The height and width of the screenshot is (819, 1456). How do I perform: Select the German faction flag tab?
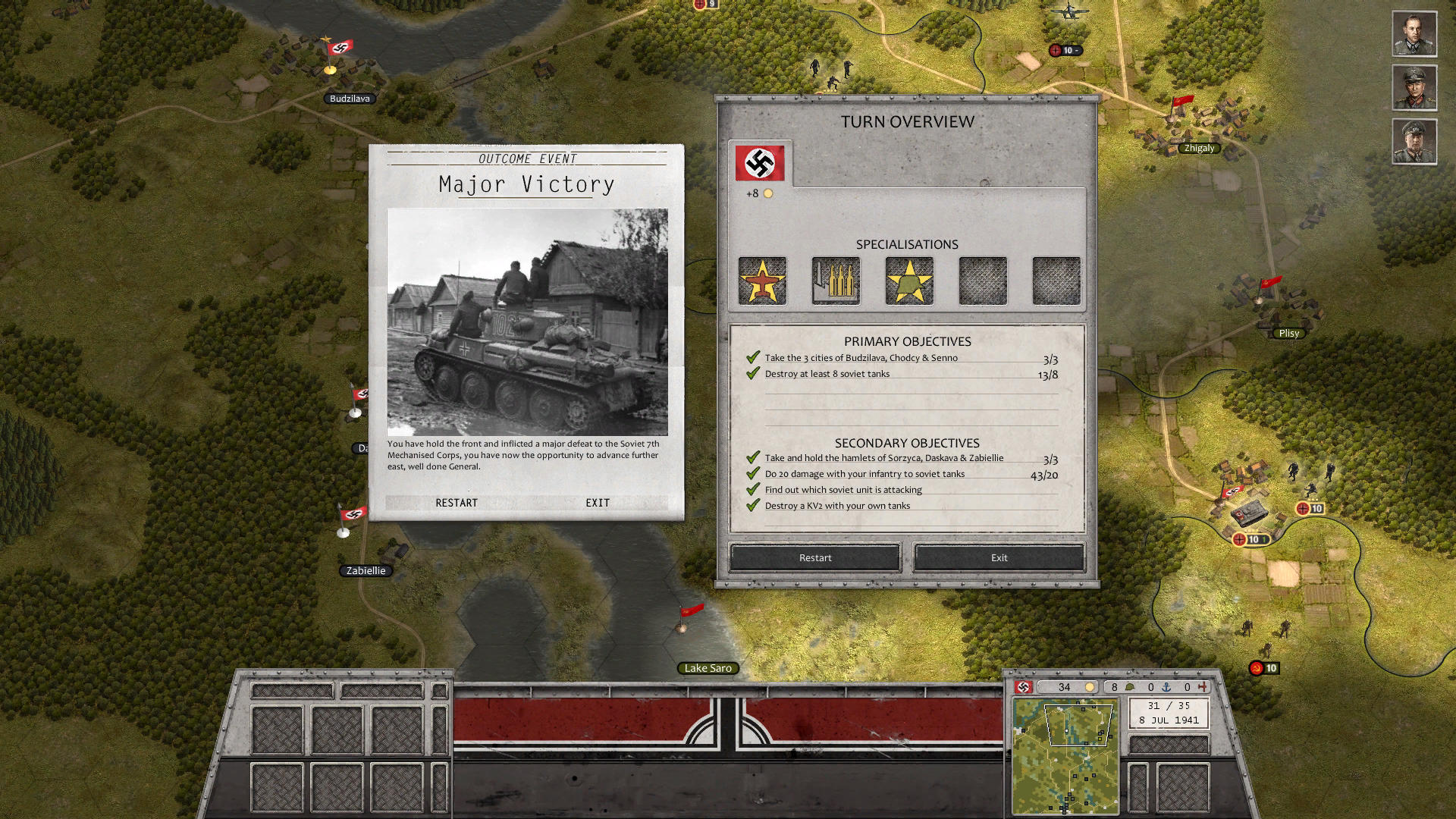[760, 162]
